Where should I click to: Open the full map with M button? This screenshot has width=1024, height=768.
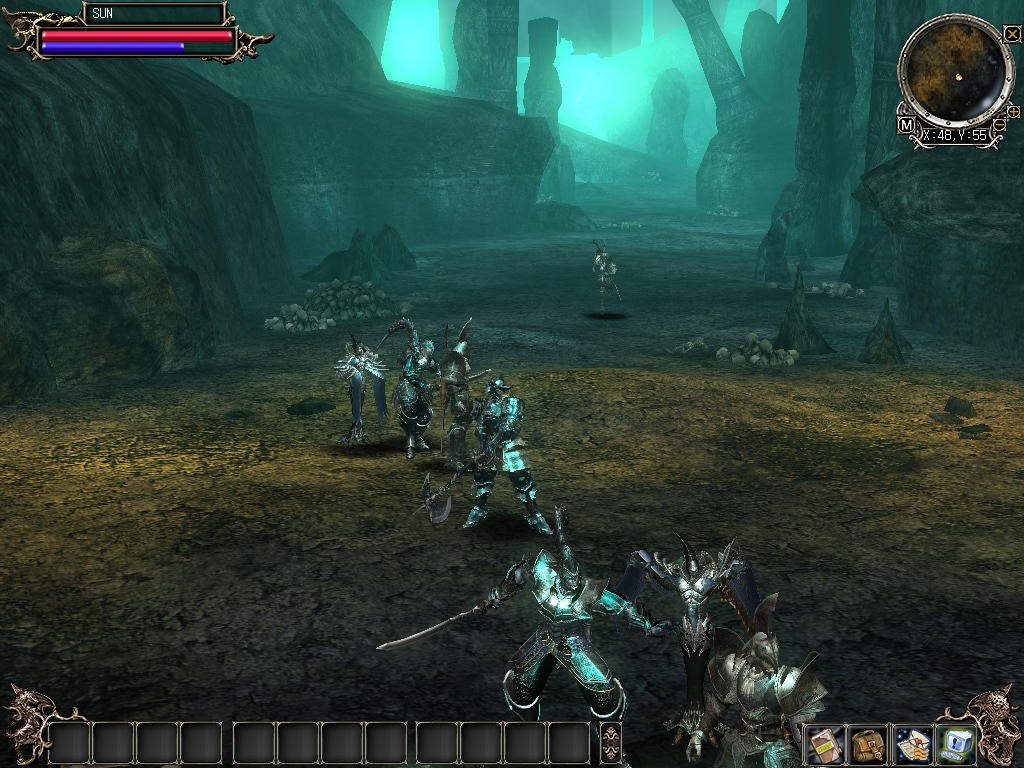906,125
